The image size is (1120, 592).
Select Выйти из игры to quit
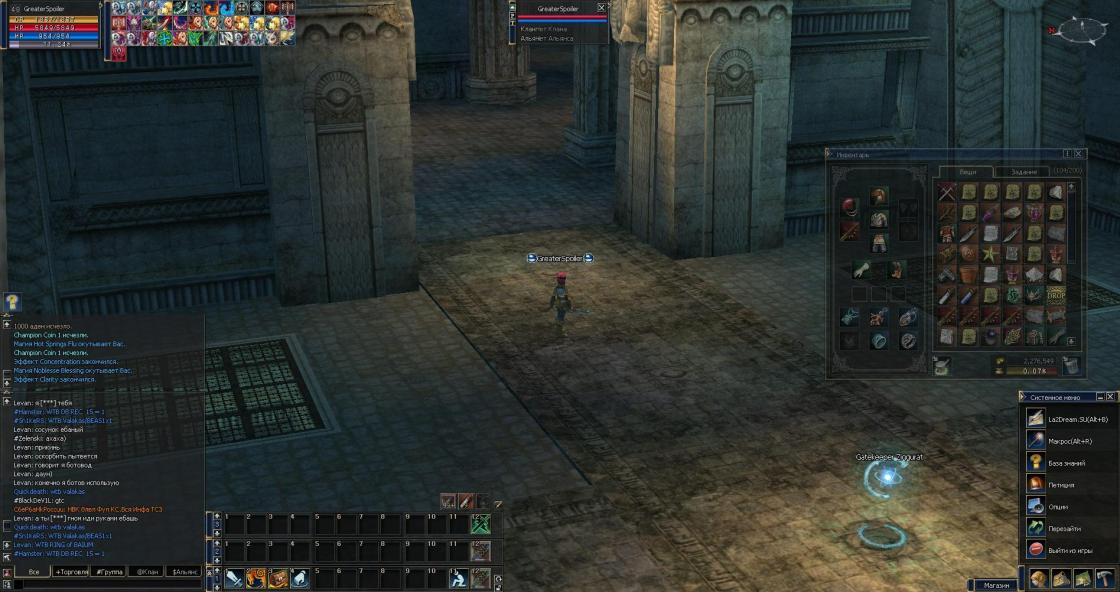tap(1070, 550)
